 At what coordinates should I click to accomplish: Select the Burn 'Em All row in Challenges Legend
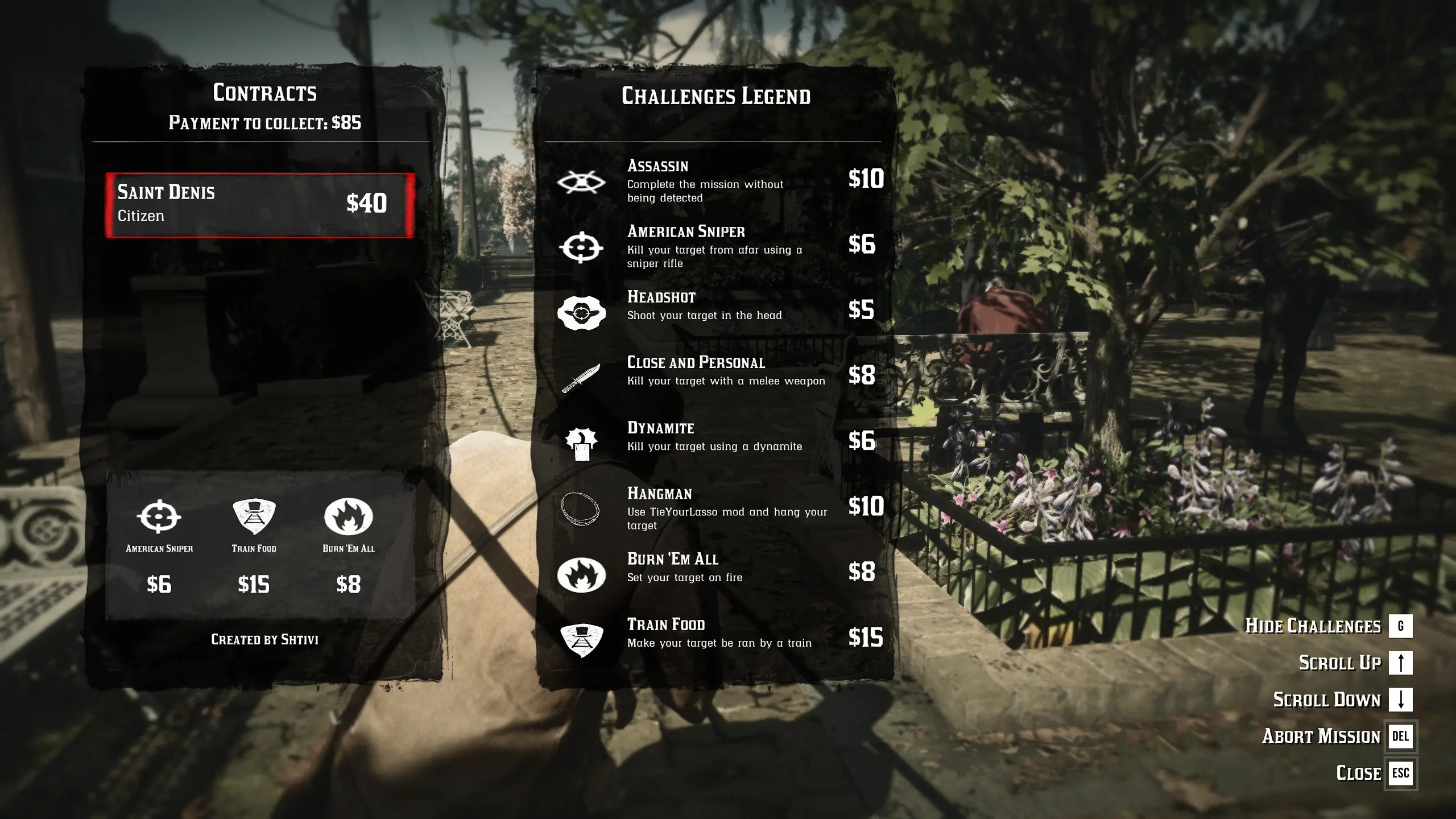pyautogui.click(x=717, y=572)
